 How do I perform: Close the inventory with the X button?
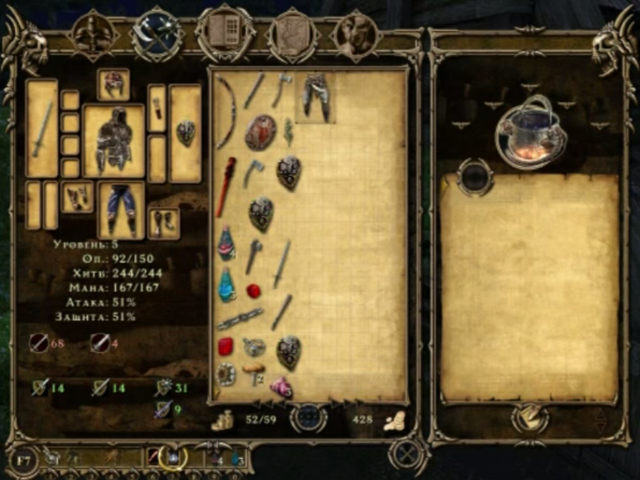(x=406, y=455)
